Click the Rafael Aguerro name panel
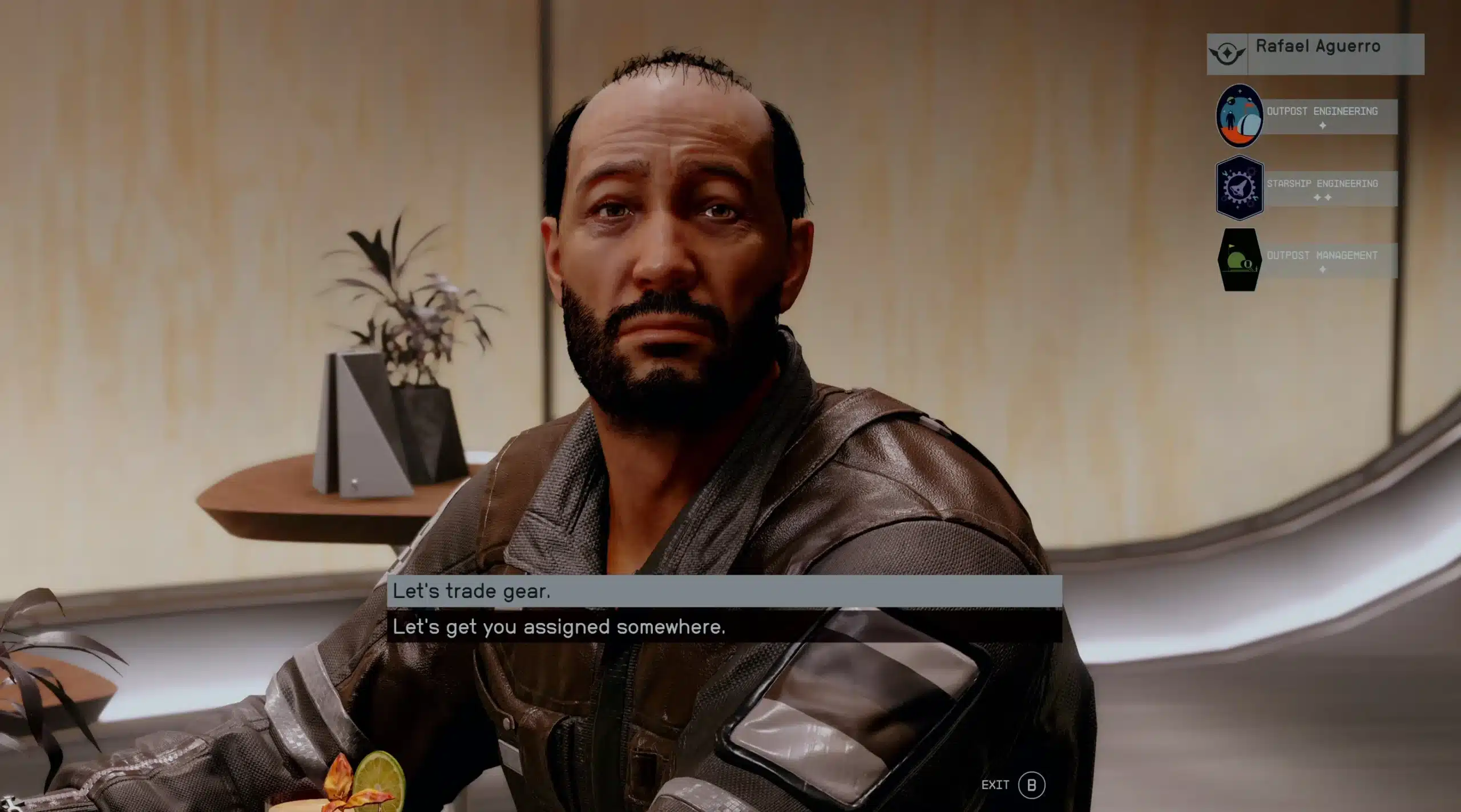The image size is (1461, 812). click(1315, 54)
